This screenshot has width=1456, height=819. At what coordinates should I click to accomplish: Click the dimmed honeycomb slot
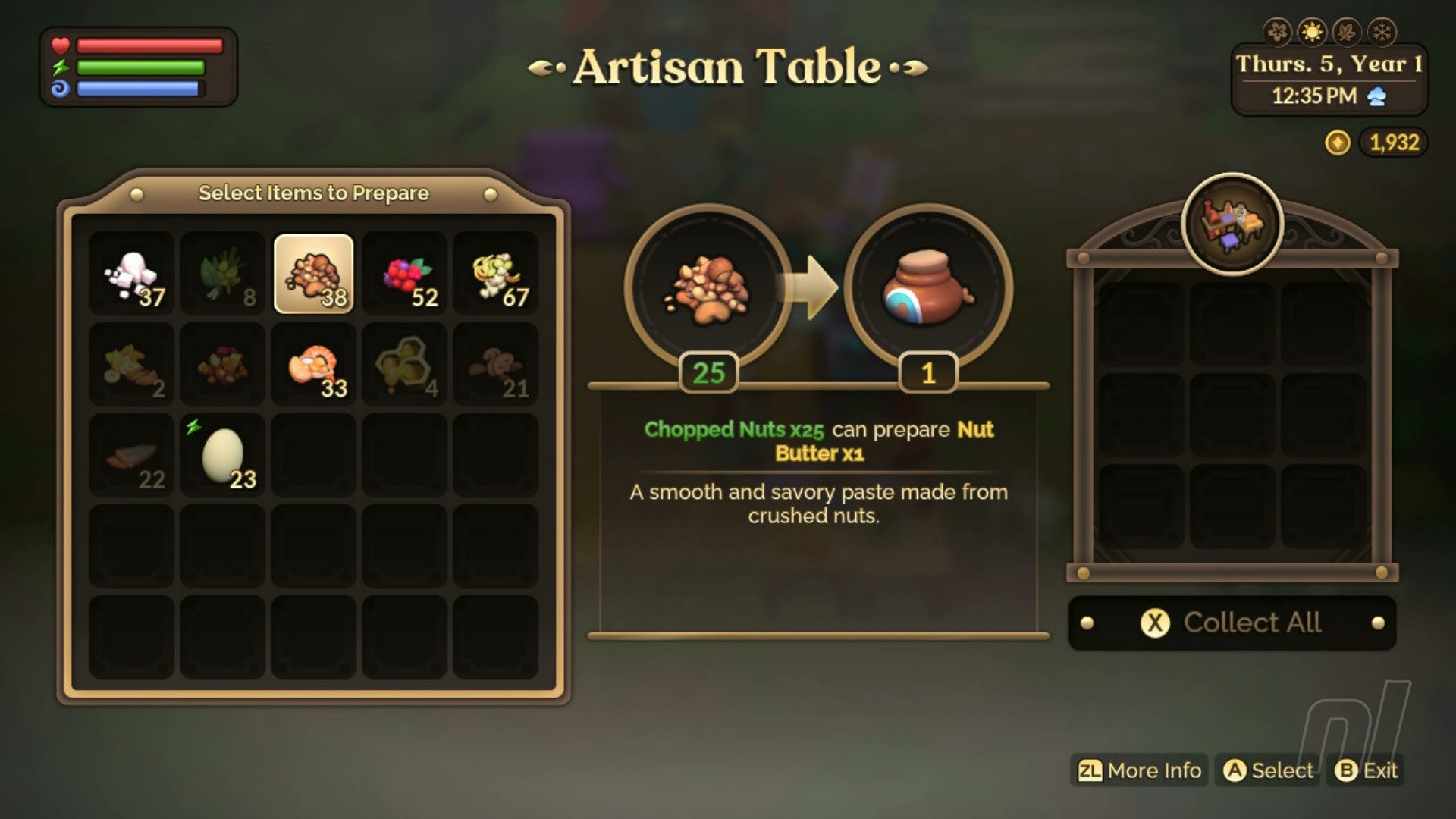coord(404,365)
